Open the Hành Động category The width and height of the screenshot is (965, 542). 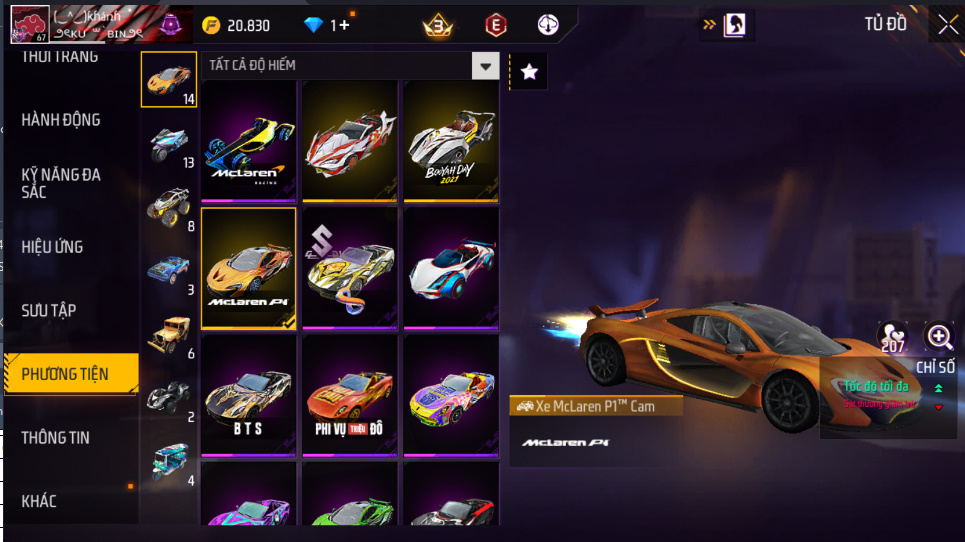click(61, 120)
